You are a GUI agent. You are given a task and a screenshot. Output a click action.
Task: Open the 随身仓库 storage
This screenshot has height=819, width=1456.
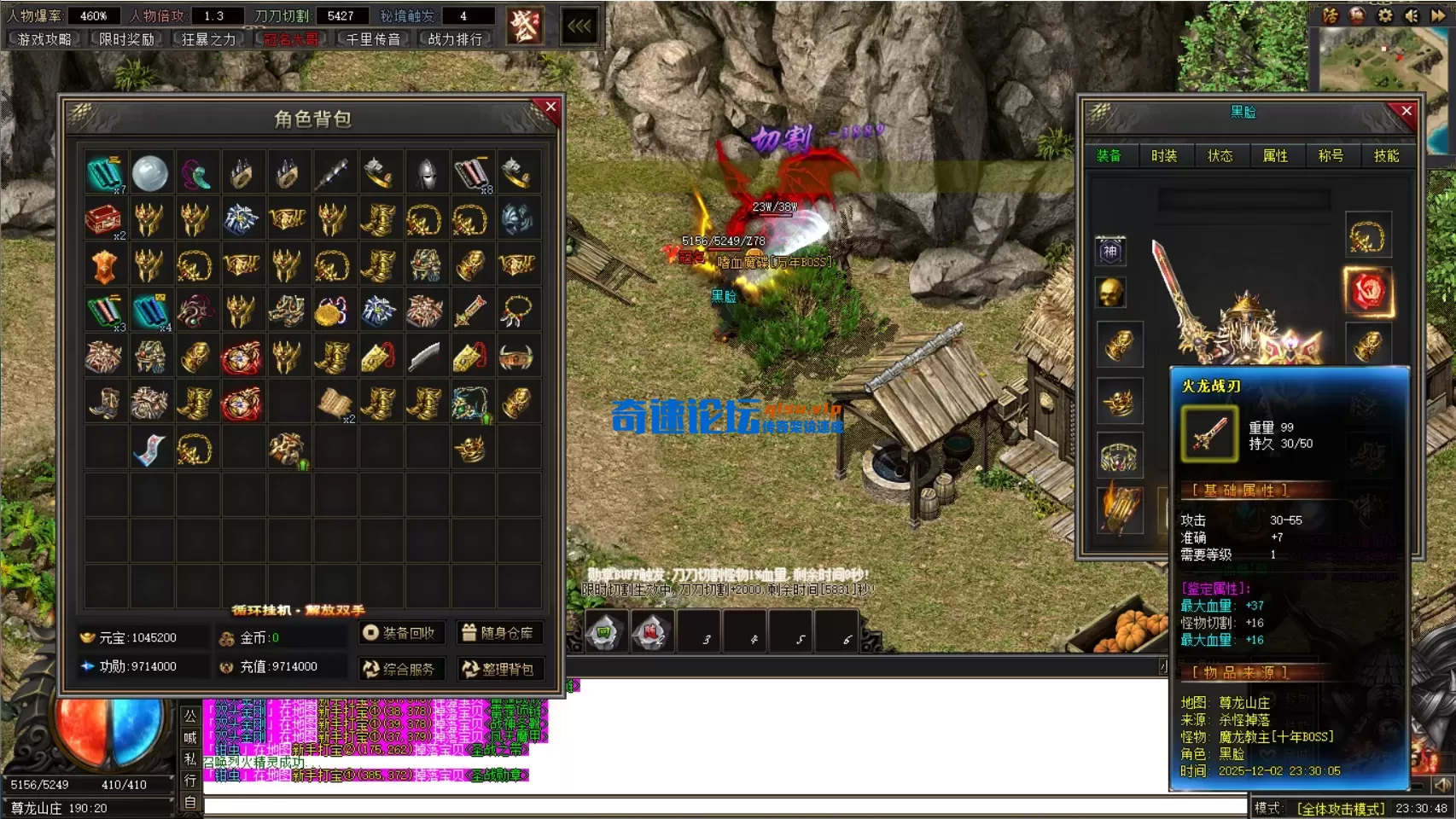coord(498,633)
